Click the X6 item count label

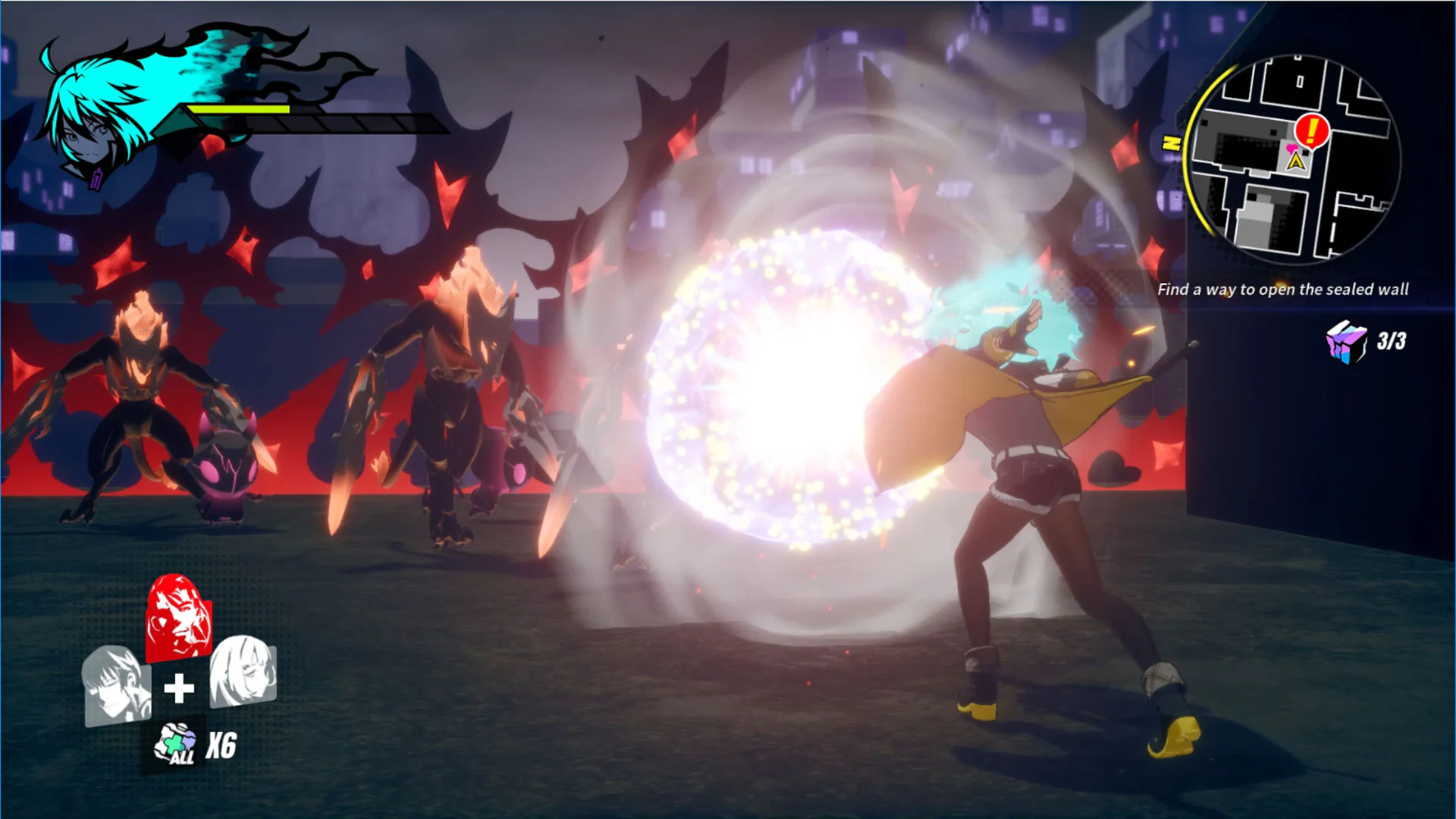(221, 745)
